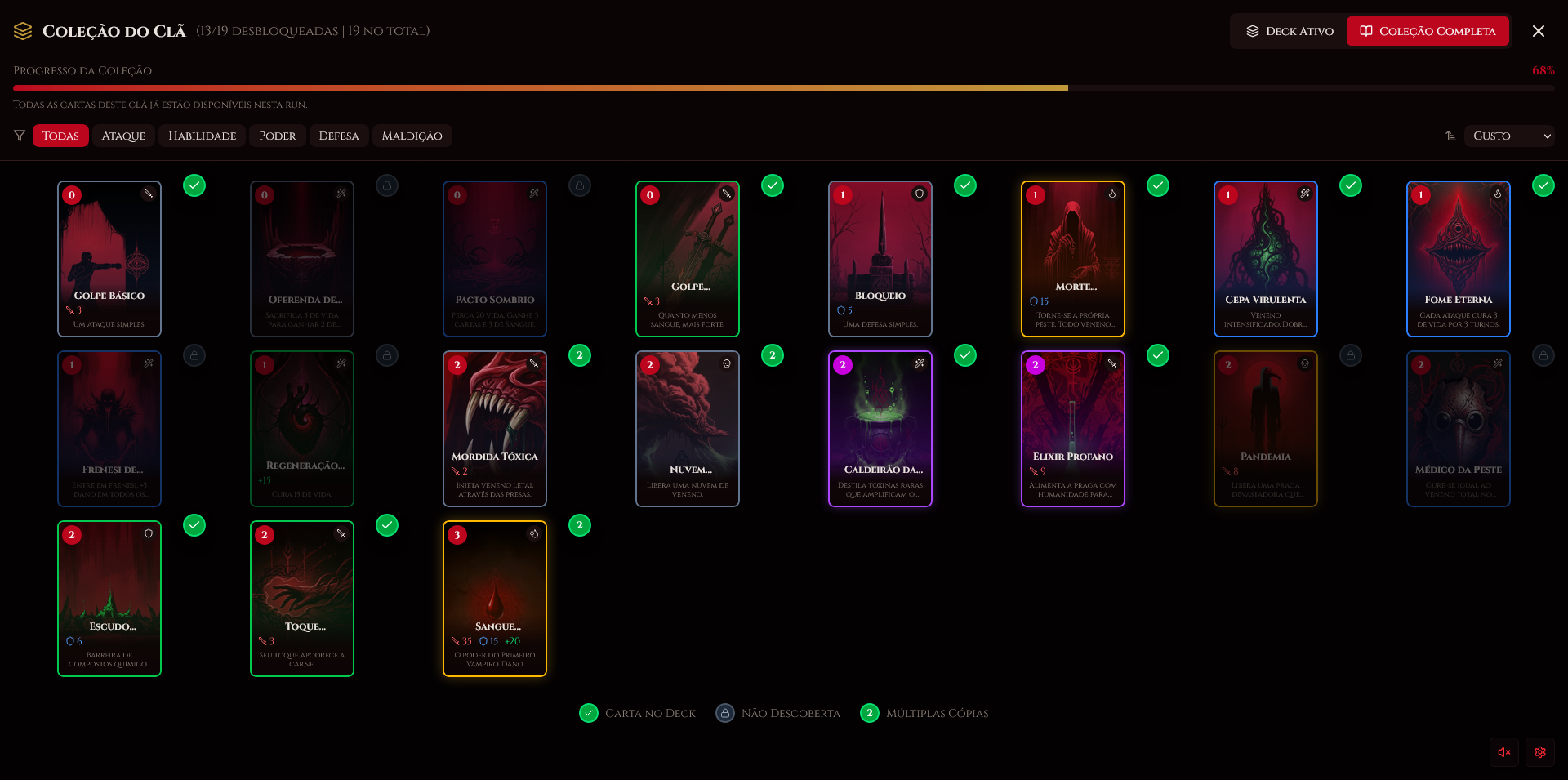Choose the Cepa Virulenta card

coord(1266,258)
